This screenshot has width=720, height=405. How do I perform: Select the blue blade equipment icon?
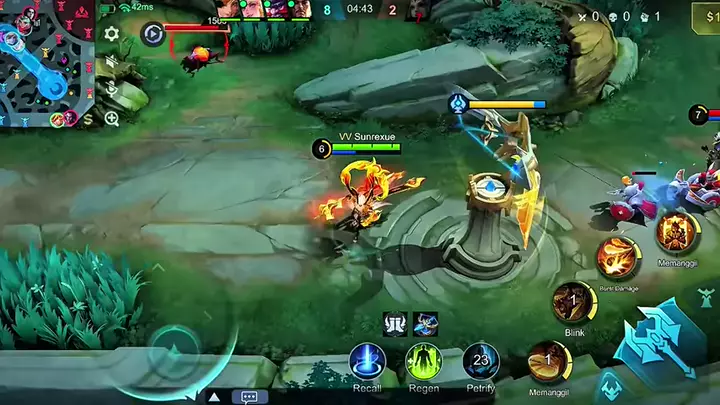point(426,323)
